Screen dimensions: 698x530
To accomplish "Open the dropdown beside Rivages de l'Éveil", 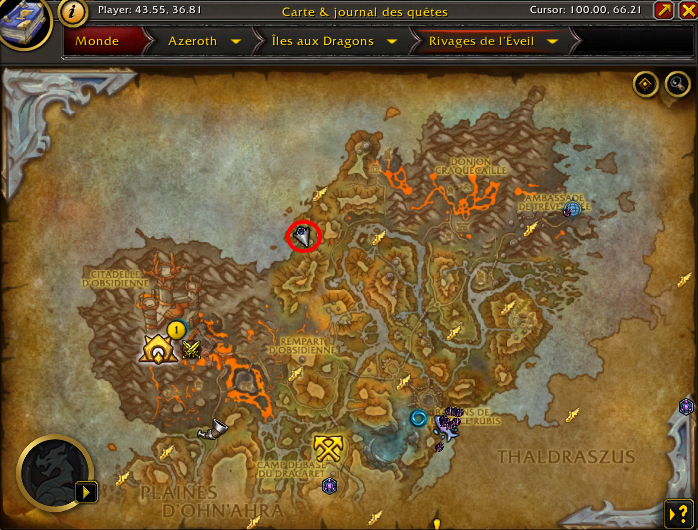I will [x=555, y=42].
